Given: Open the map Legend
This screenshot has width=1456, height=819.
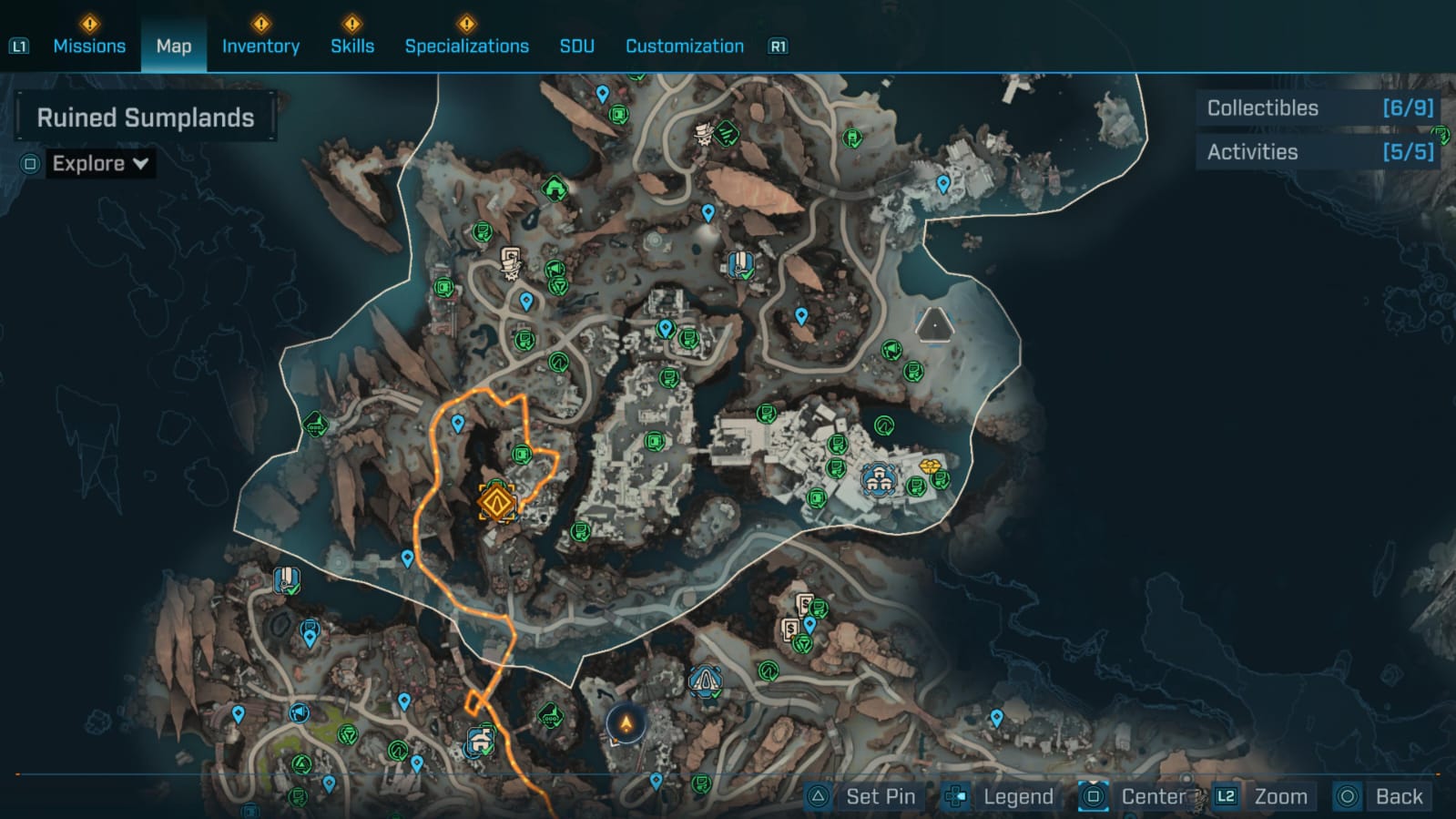Looking at the screenshot, I should click(x=1000, y=797).
